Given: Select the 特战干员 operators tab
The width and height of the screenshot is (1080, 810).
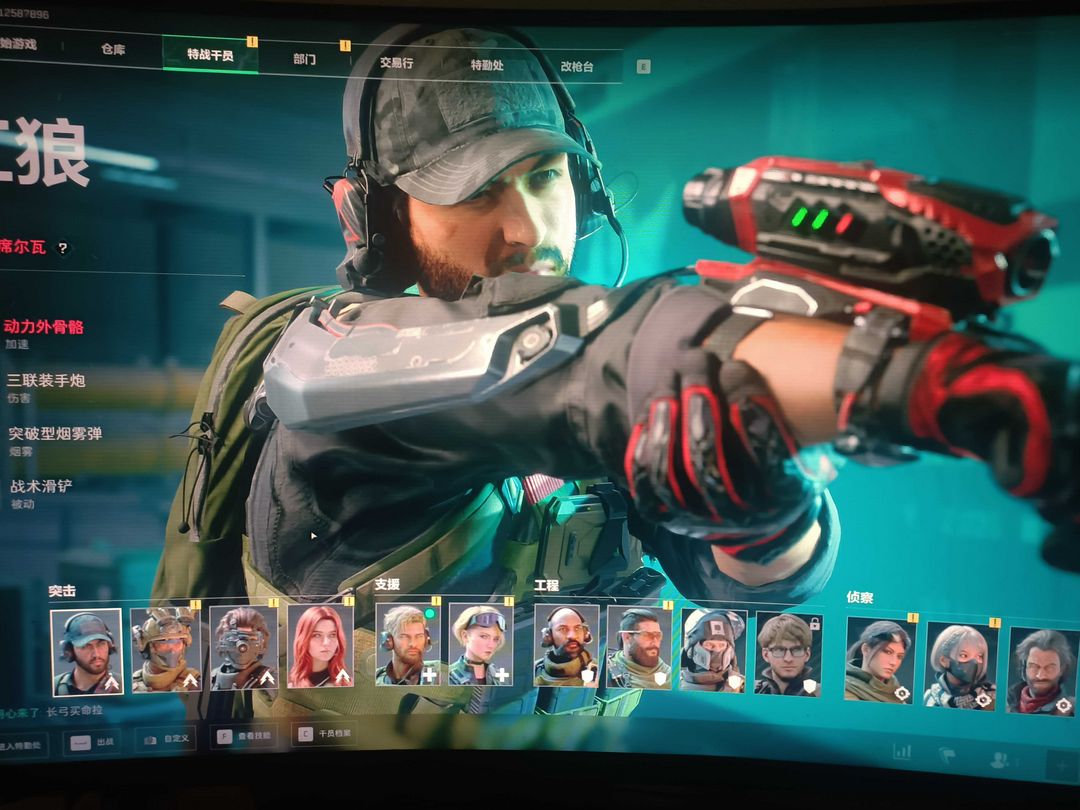Looking at the screenshot, I should 210,54.
